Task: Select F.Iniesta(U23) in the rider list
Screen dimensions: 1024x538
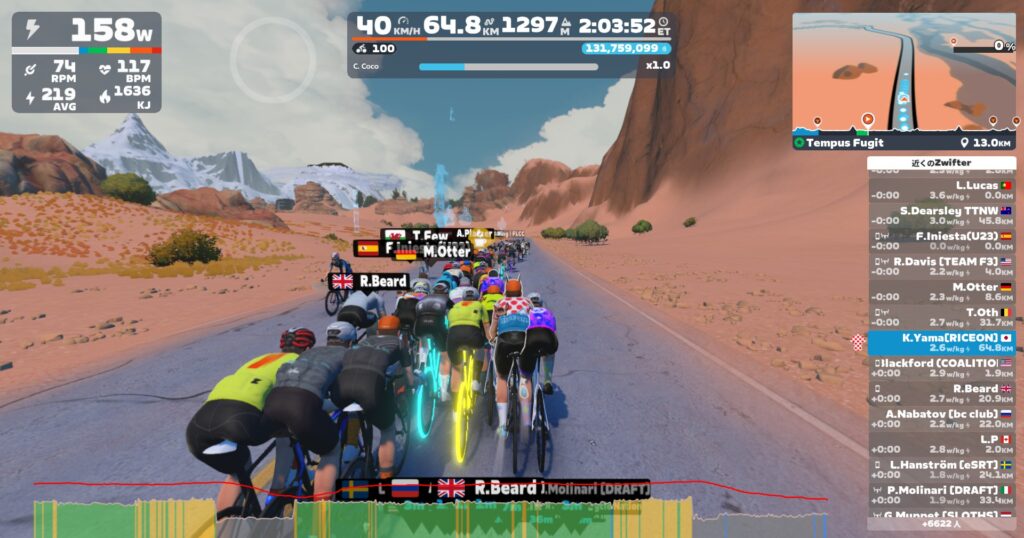Action: [941, 241]
